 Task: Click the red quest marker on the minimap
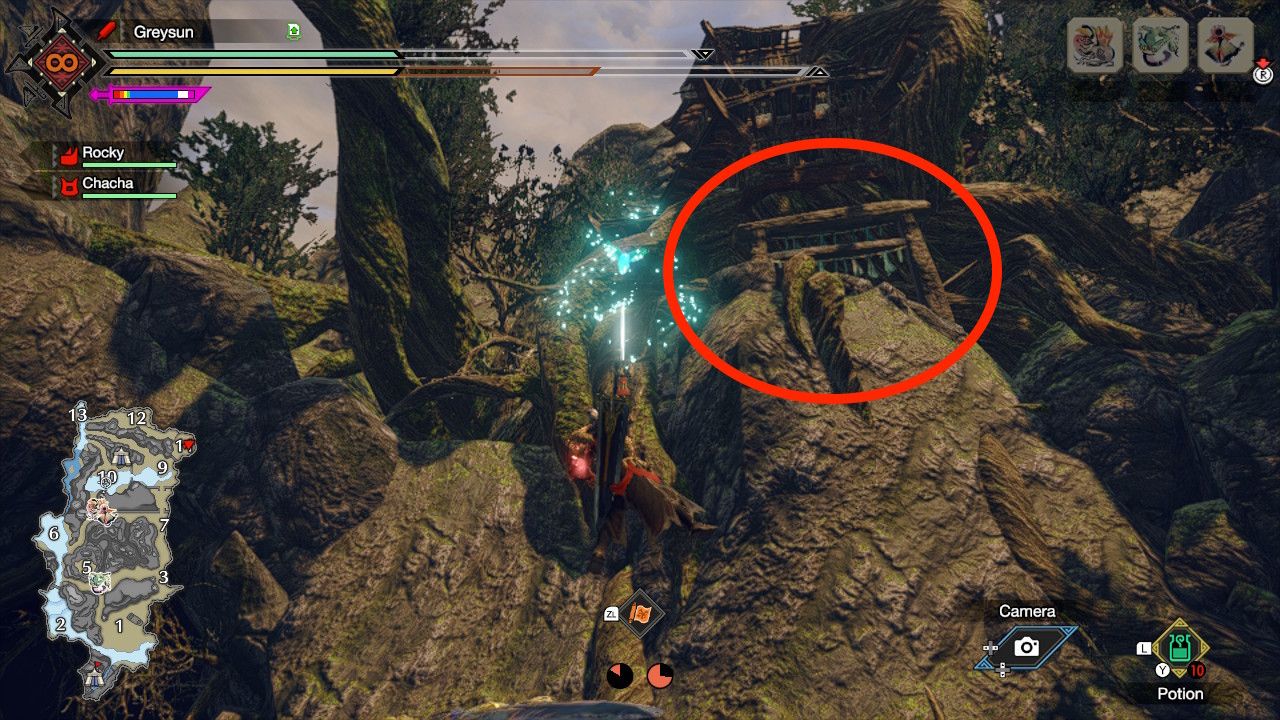click(x=189, y=444)
